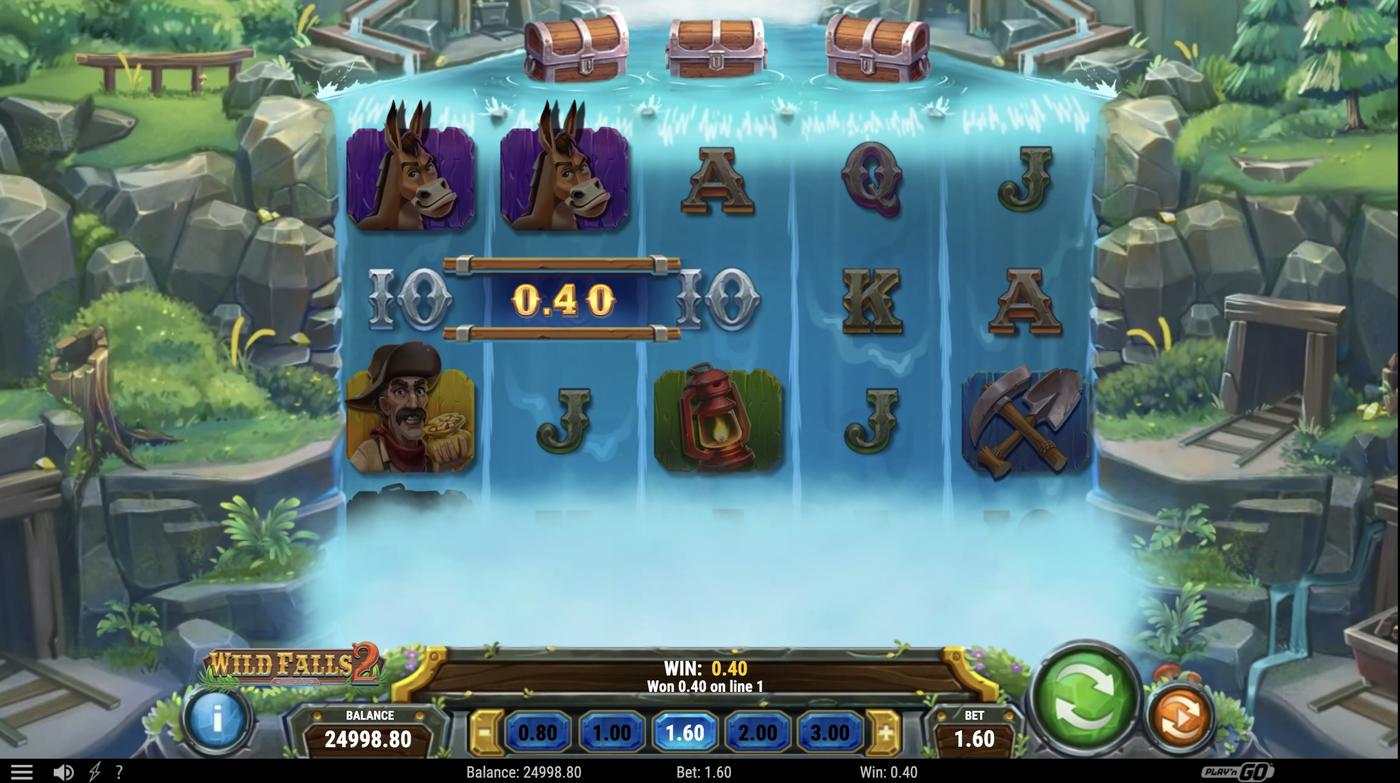The height and width of the screenshot is (783, 1400).
Task: Mute game audio via the speaker icon
Action: pyautogui.click(x=62, y=770)
